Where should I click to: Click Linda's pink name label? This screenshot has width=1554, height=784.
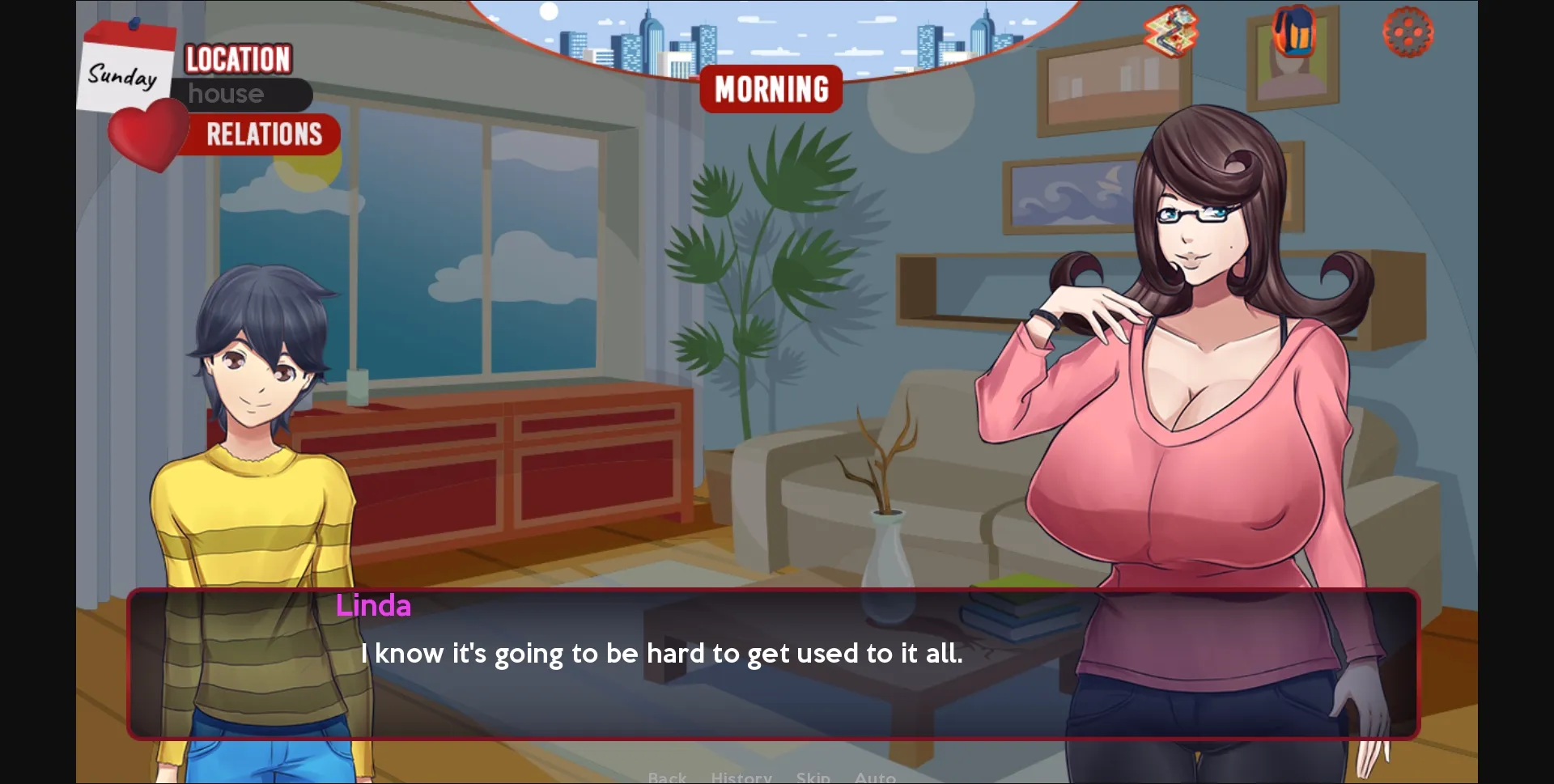click(373, 605)
